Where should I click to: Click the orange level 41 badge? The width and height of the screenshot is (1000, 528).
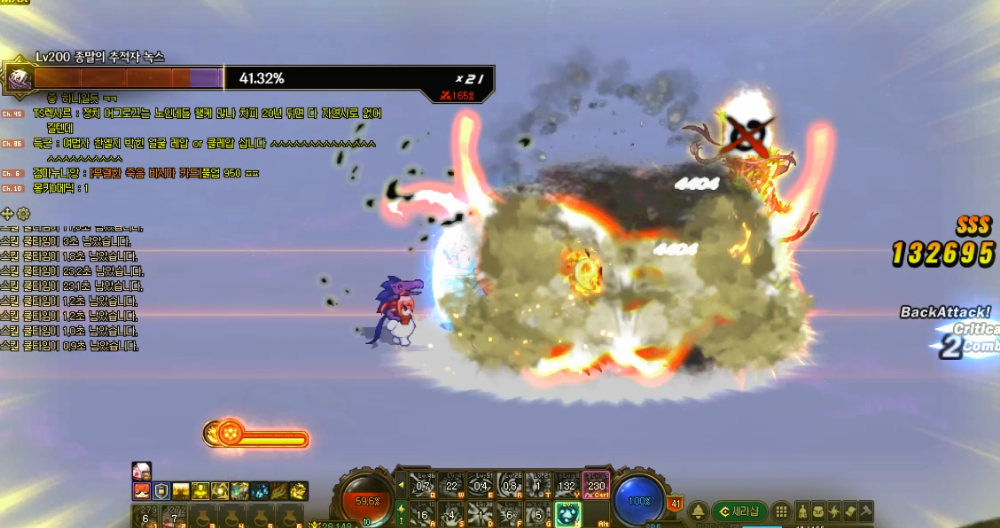point(675,503)
